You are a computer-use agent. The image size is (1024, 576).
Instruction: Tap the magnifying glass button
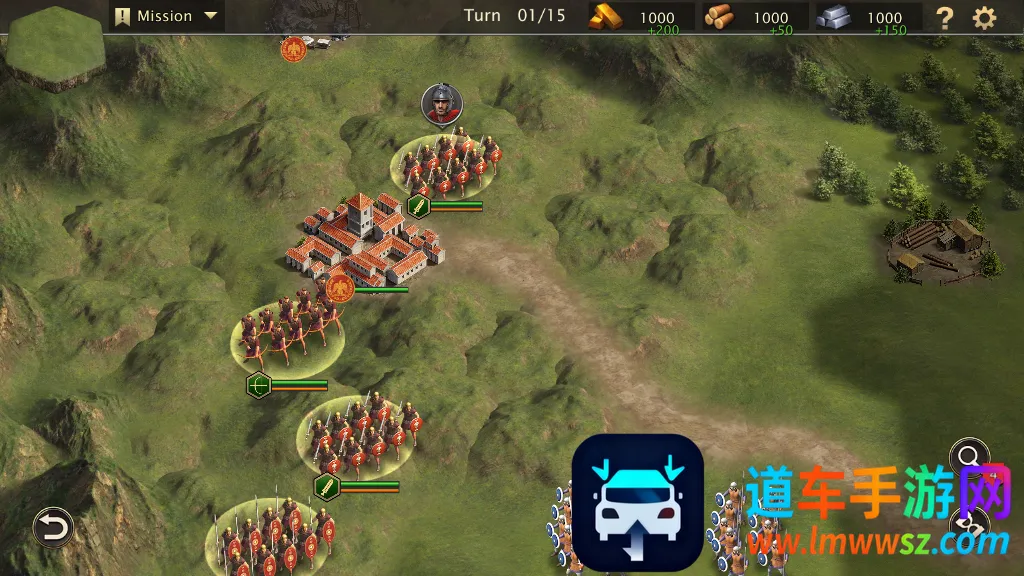(x=969, y=458)
